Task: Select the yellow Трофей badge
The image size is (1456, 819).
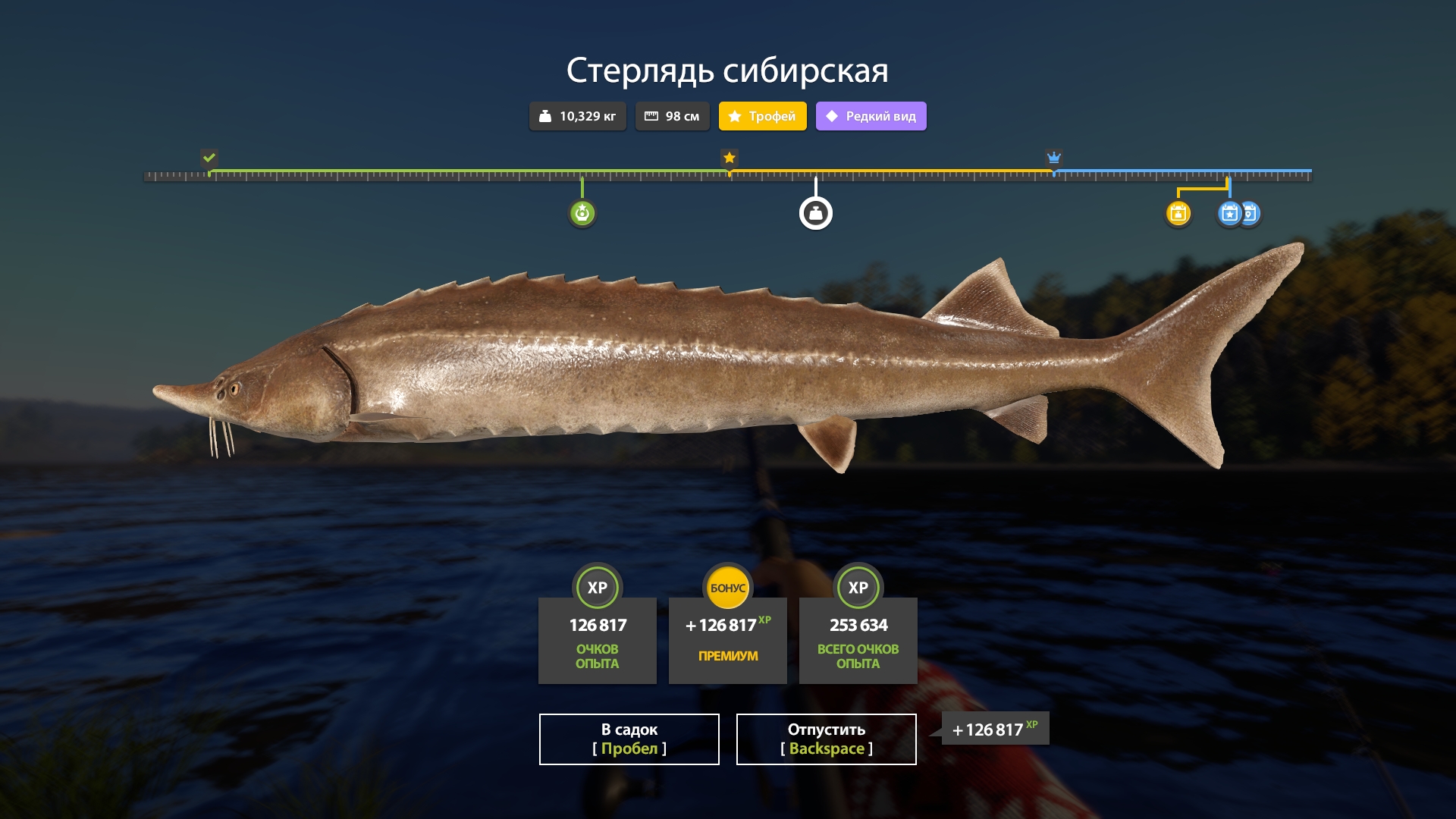Action: 762,116
